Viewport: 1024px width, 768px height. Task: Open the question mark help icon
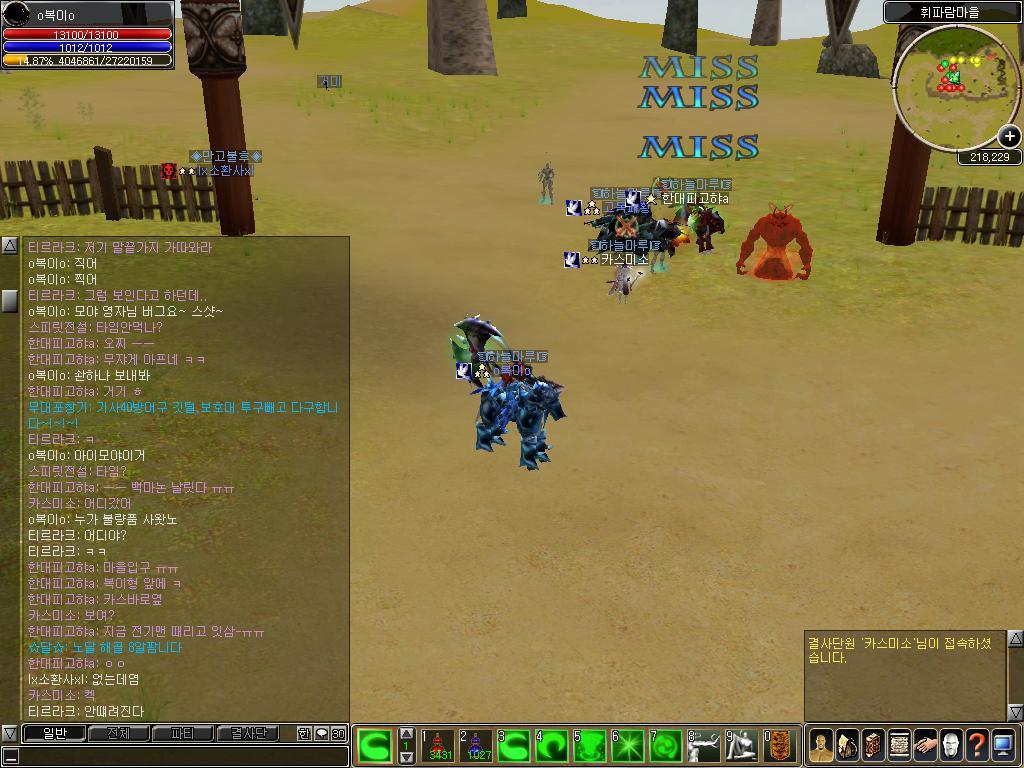(x=977, y=745)
